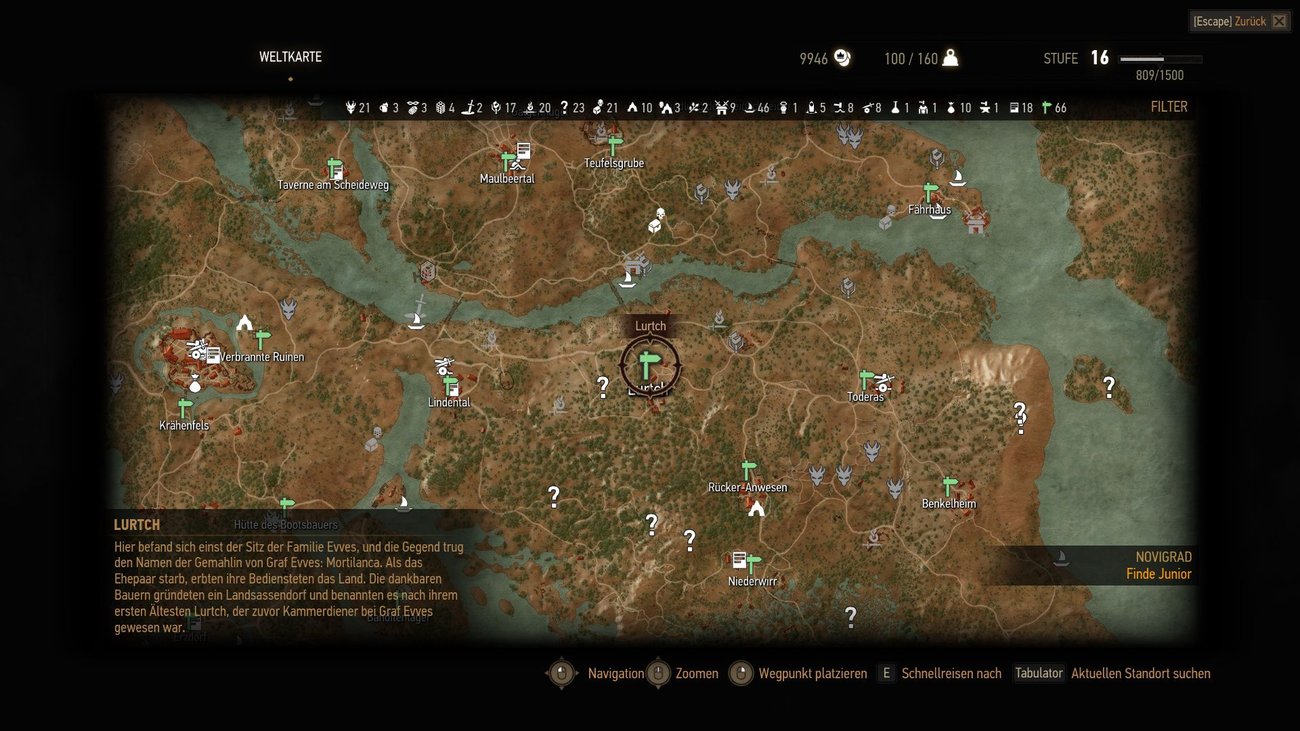
Task: Click the Rücker-Anwesen map marker
Action: 748,468
